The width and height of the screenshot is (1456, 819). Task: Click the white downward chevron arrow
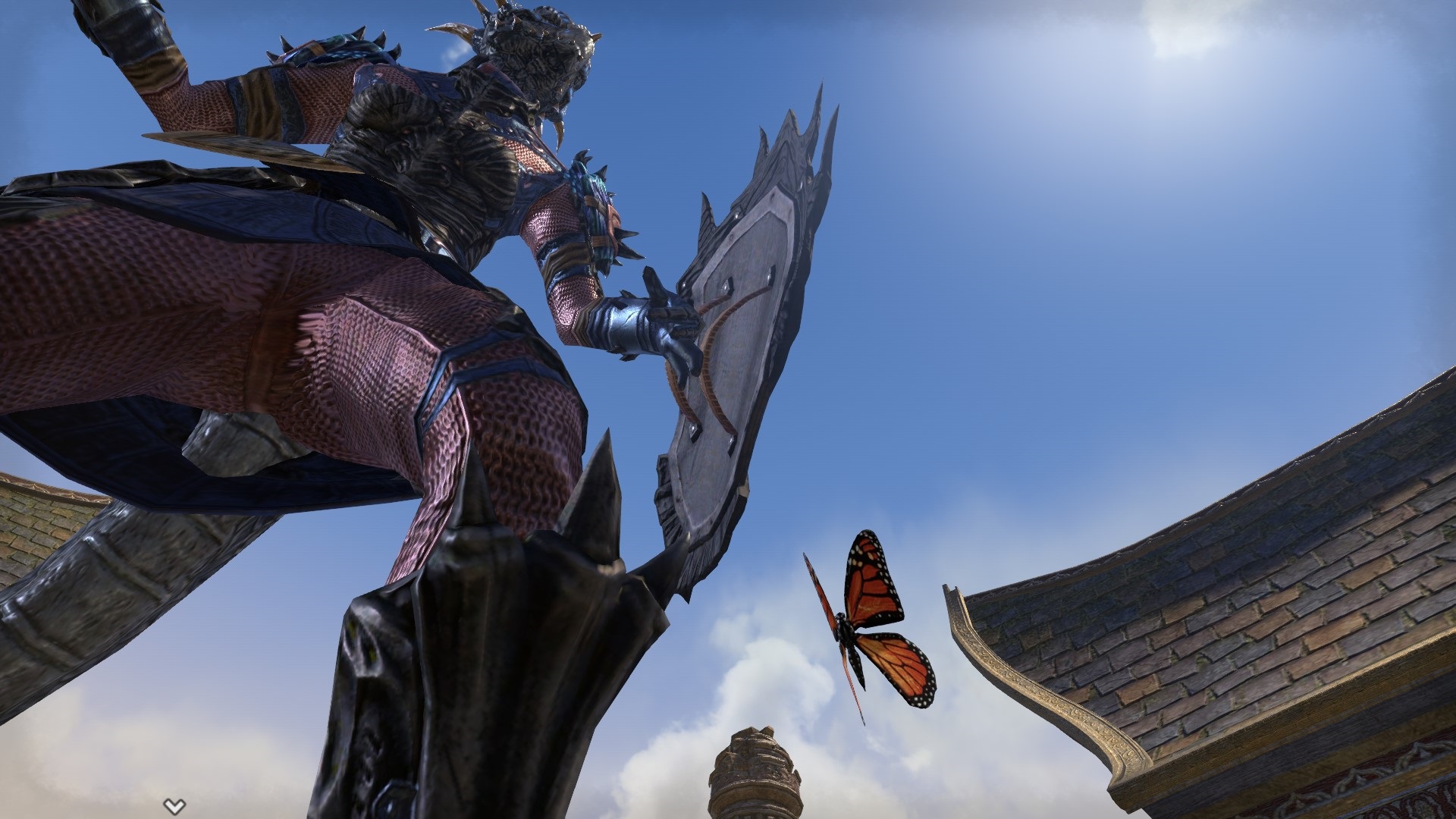point(174,806)
